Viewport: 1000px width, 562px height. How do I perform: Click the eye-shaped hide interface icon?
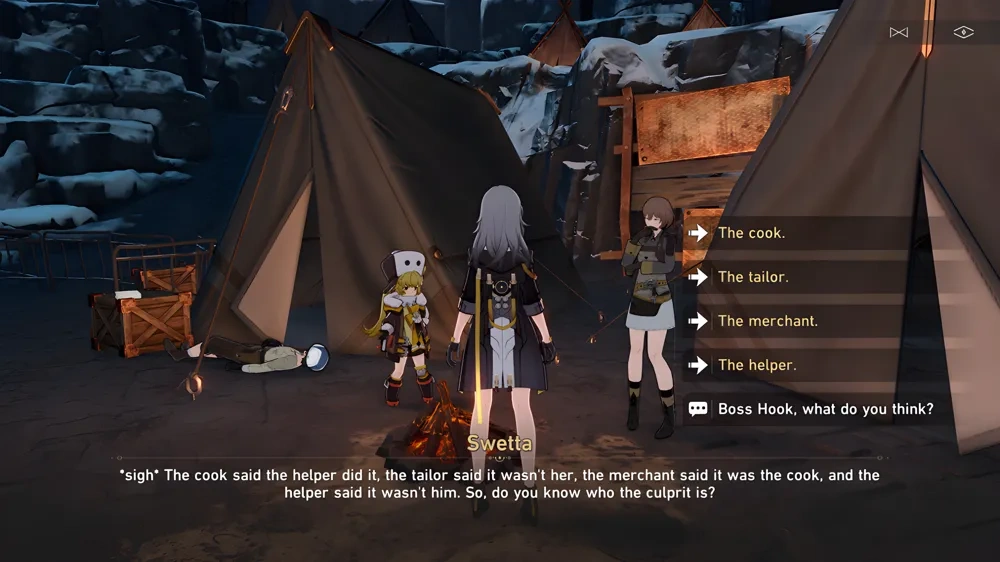pyautogui.click(x=962, y=32)
